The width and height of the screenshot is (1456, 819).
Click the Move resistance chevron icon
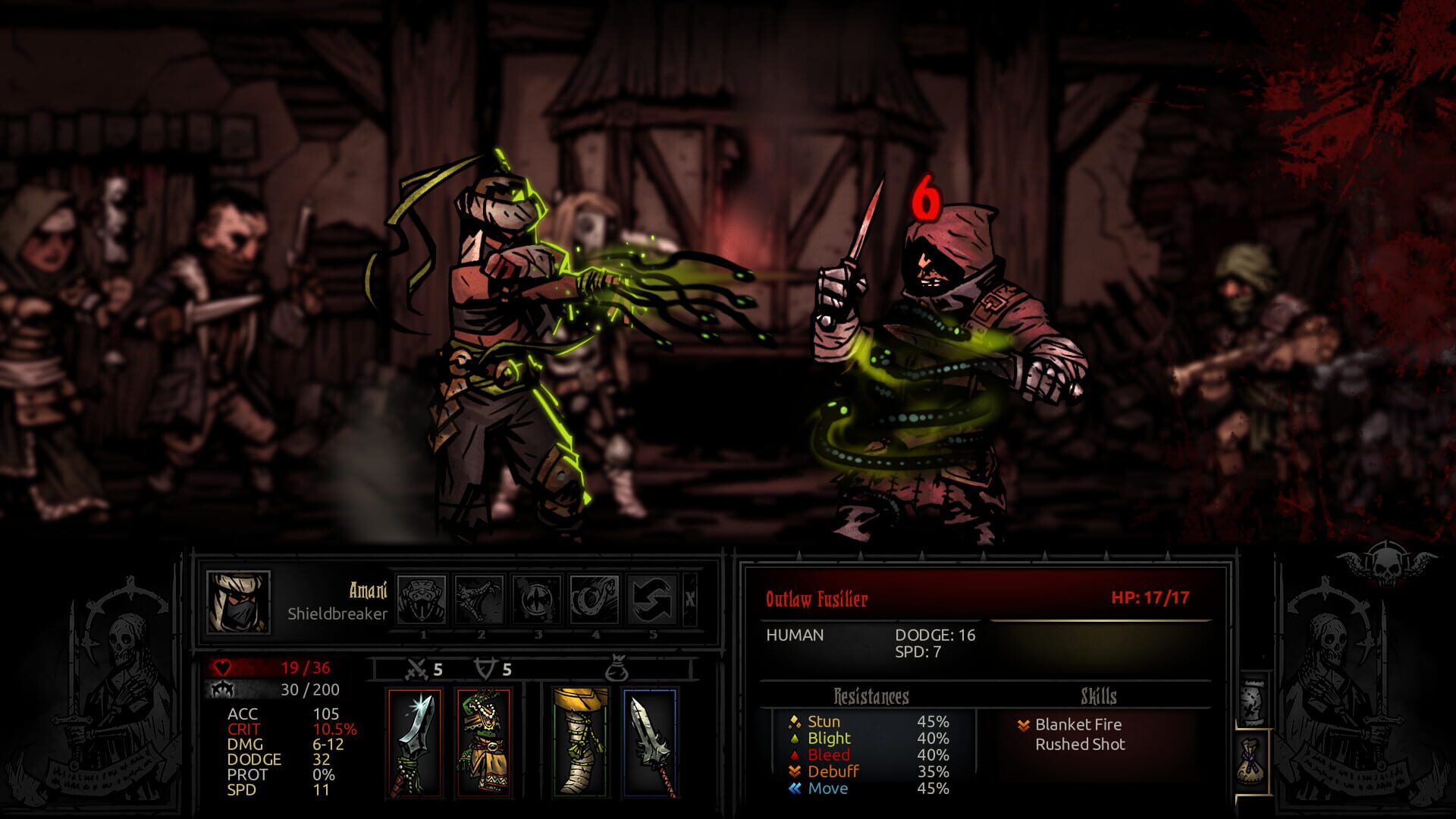pyautogui.click(x=793, y=789)
